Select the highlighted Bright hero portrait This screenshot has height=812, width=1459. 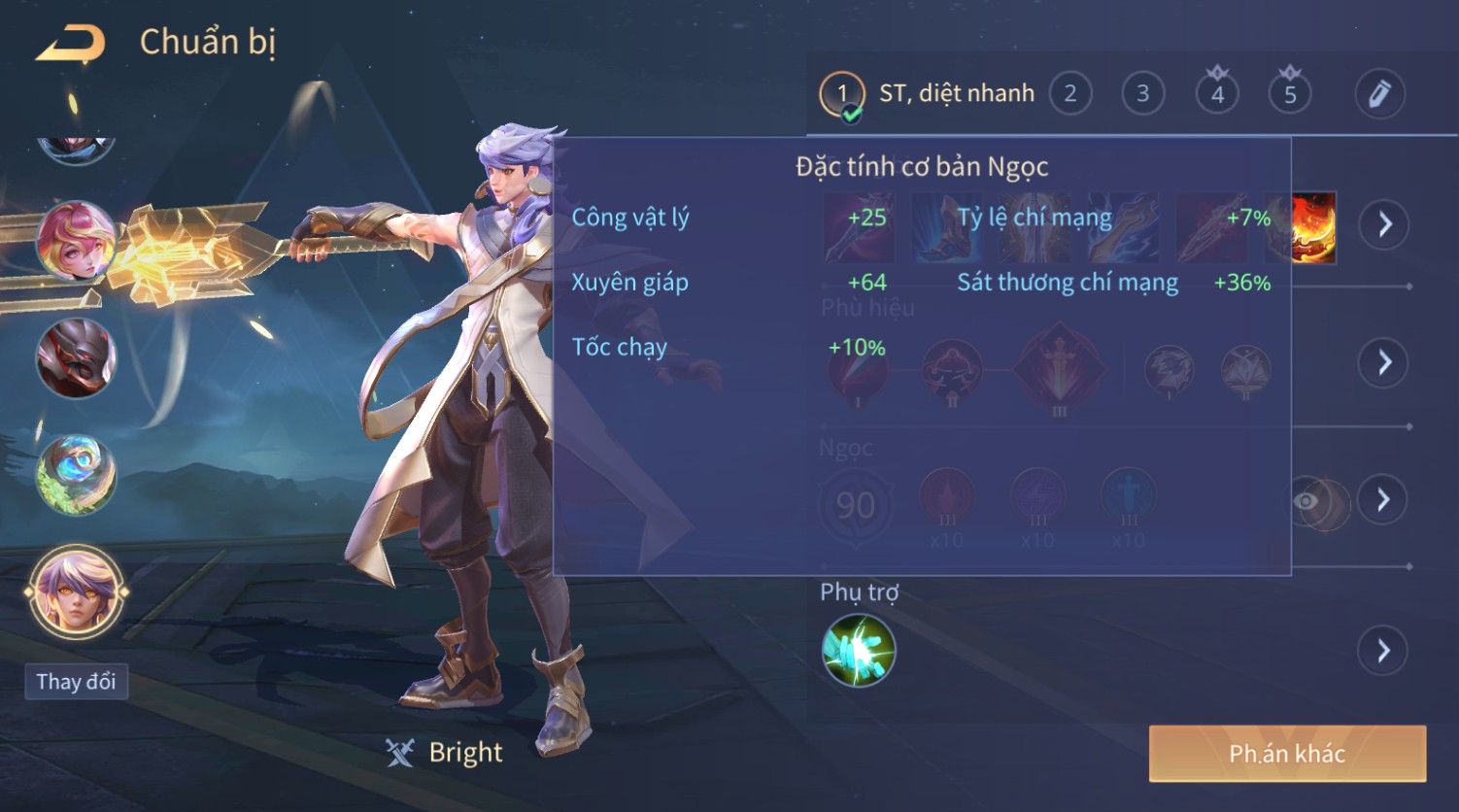tap(76, 592)
